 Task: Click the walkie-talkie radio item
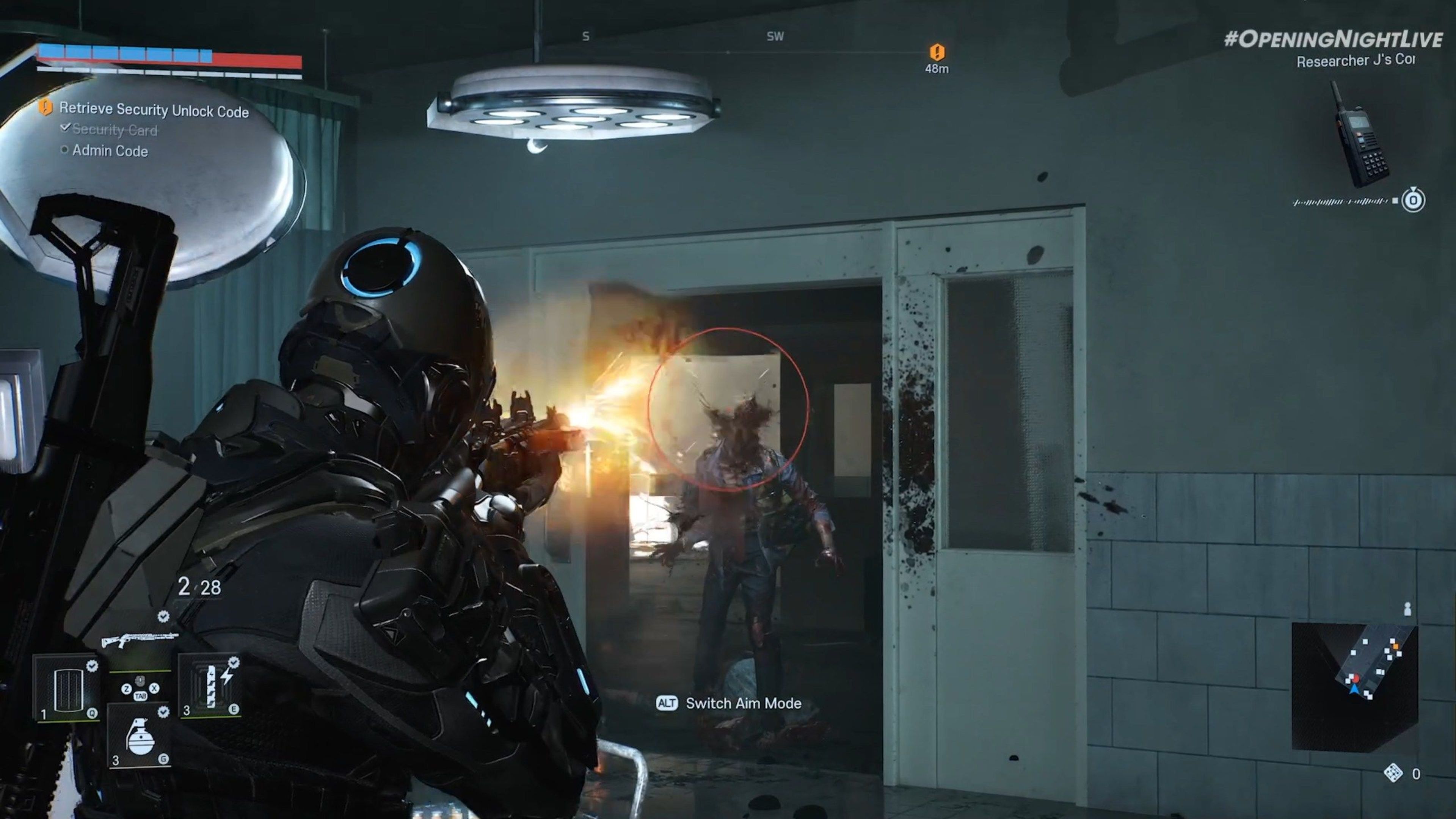click(x=1360, y=136)
